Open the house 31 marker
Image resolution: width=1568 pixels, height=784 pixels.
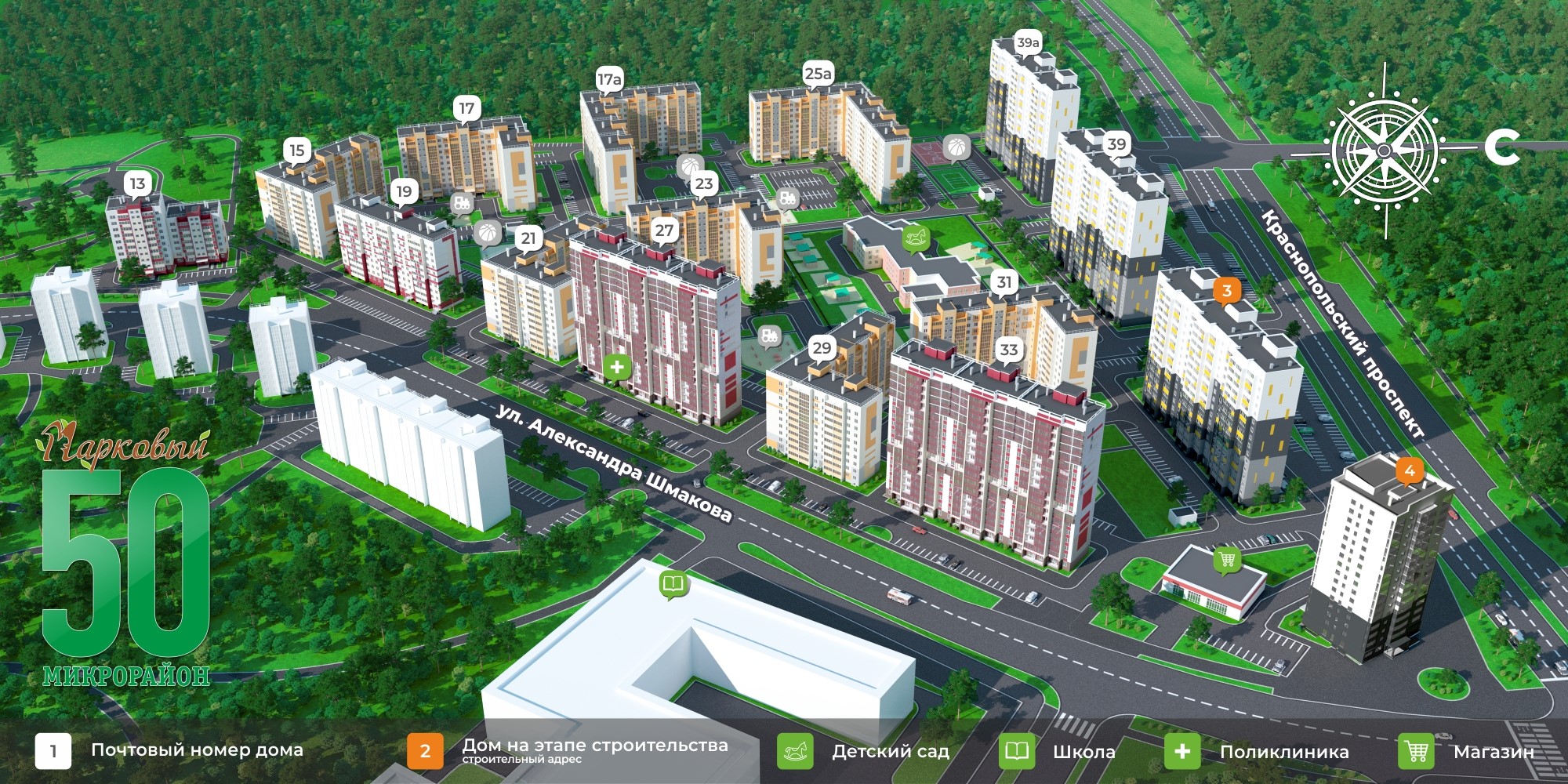(1004, 282)
